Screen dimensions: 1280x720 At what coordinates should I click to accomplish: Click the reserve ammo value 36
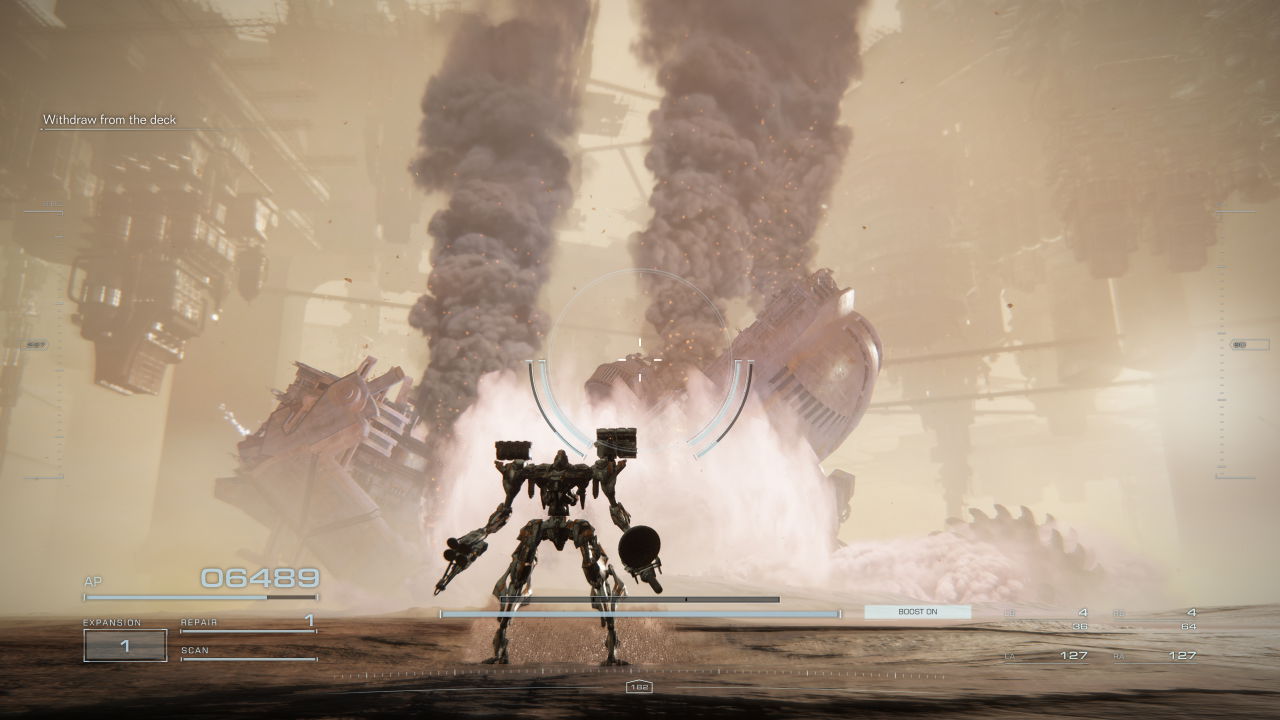point(1080,626)
